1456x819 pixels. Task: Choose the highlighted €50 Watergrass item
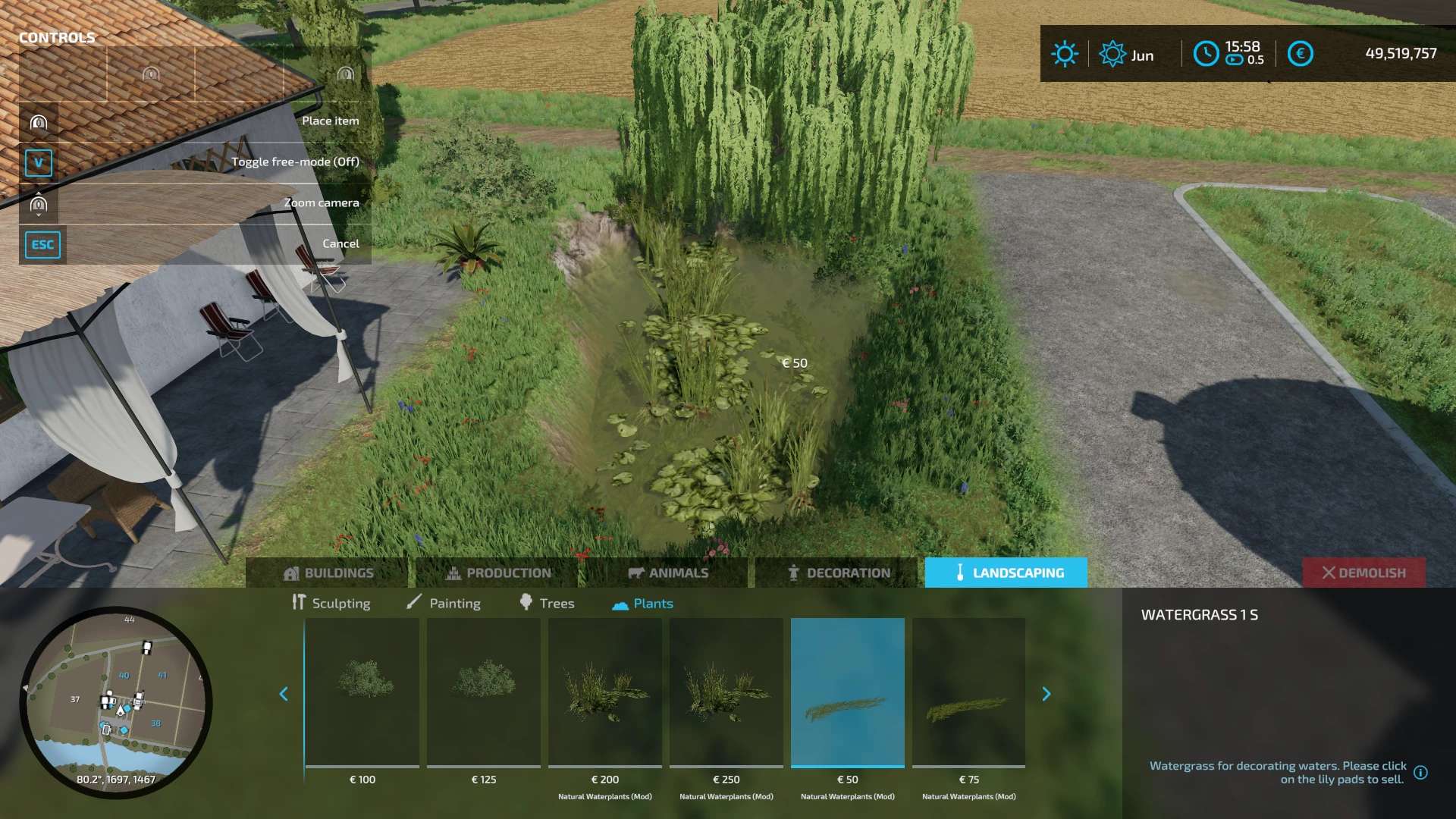(848, 692)
